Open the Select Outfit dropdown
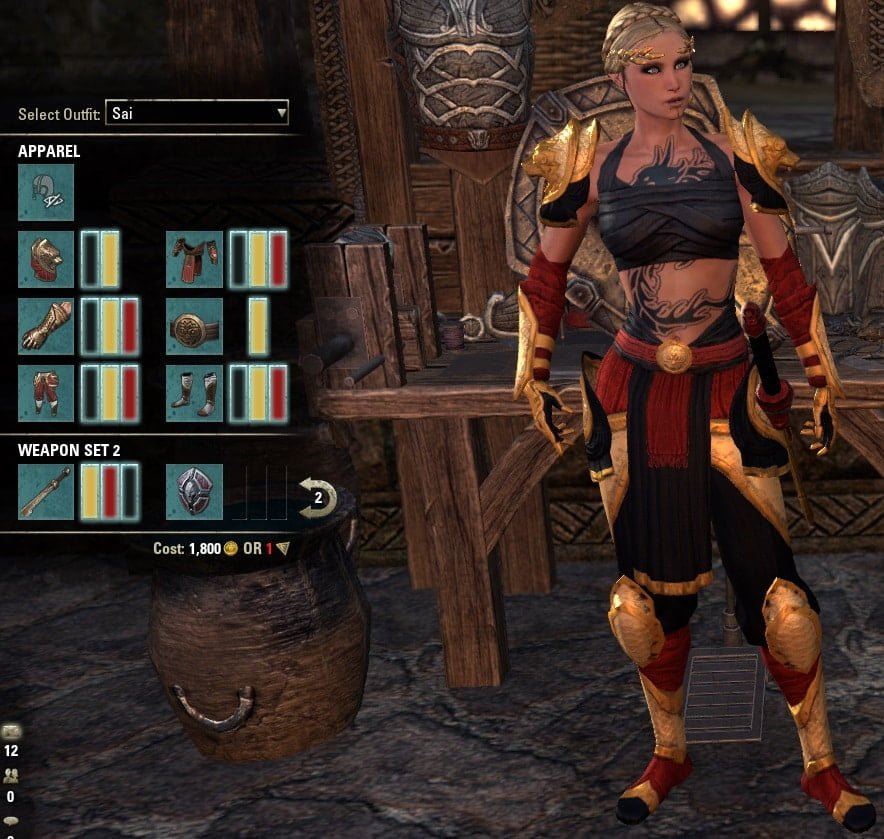This screenshot has height=839, width=884. click(x=196, y=113)
